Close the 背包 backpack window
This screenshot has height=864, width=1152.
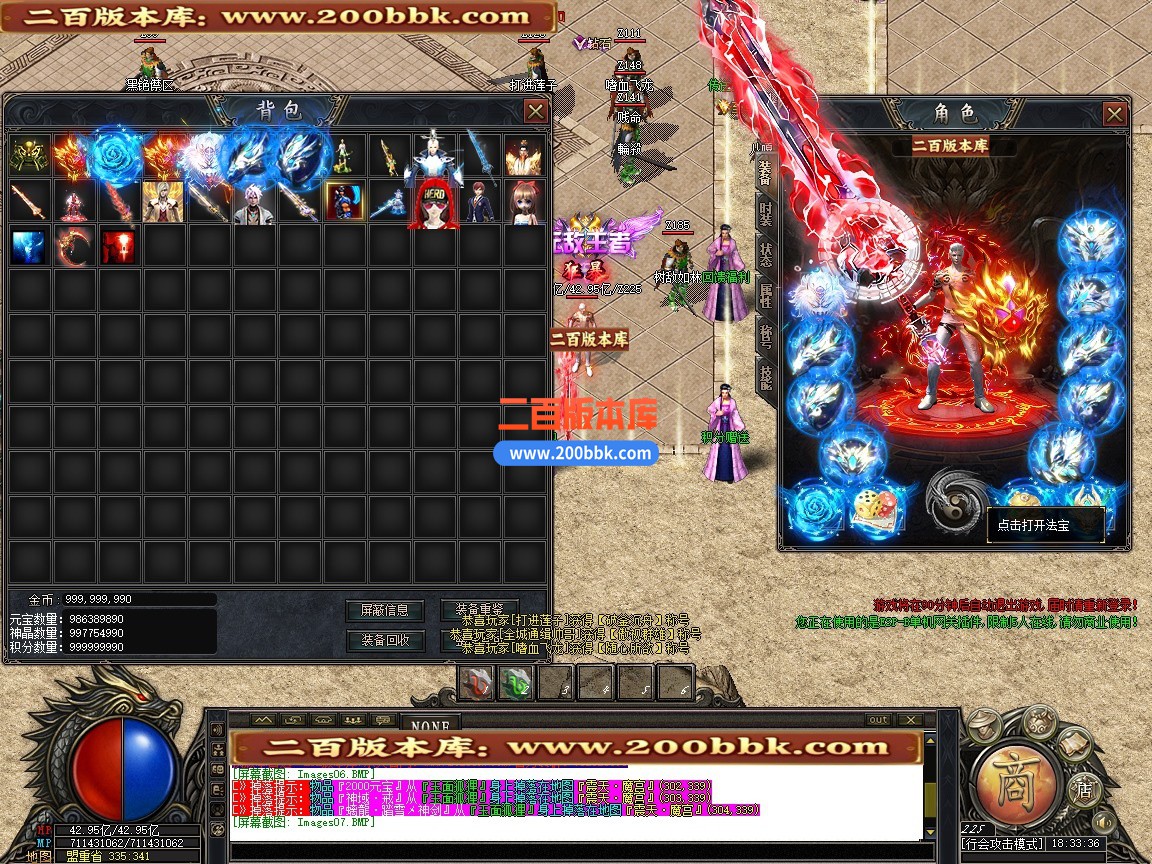click(x=535, y=111)
